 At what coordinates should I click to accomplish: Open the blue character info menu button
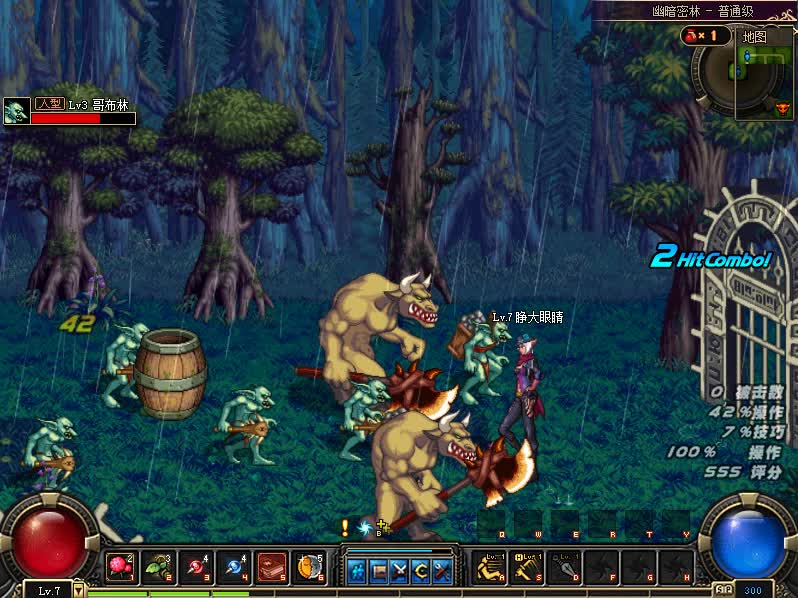click(357, 571)
